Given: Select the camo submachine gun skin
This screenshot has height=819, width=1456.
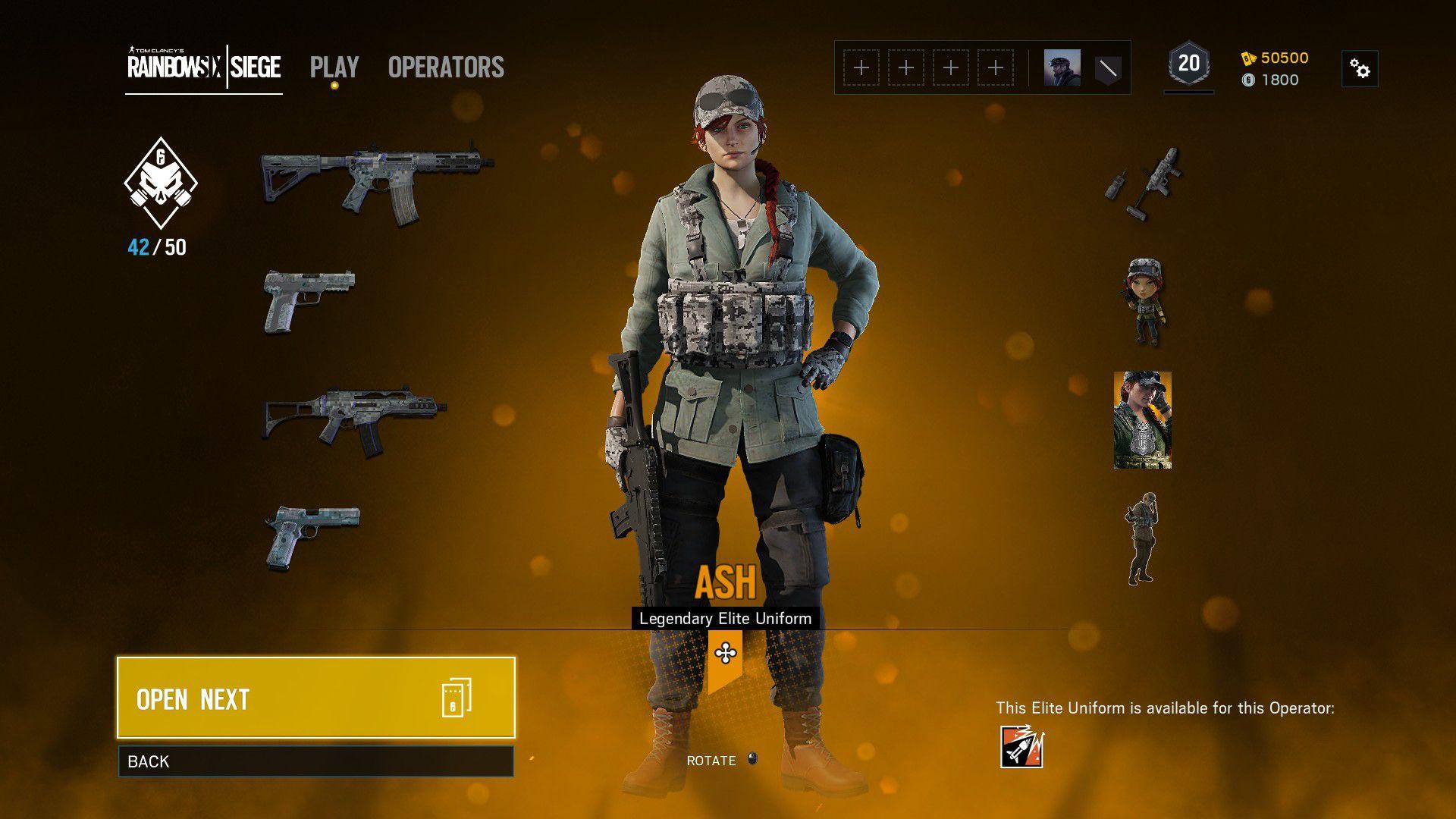Looking at the screenshot, I should pos(354,419).
